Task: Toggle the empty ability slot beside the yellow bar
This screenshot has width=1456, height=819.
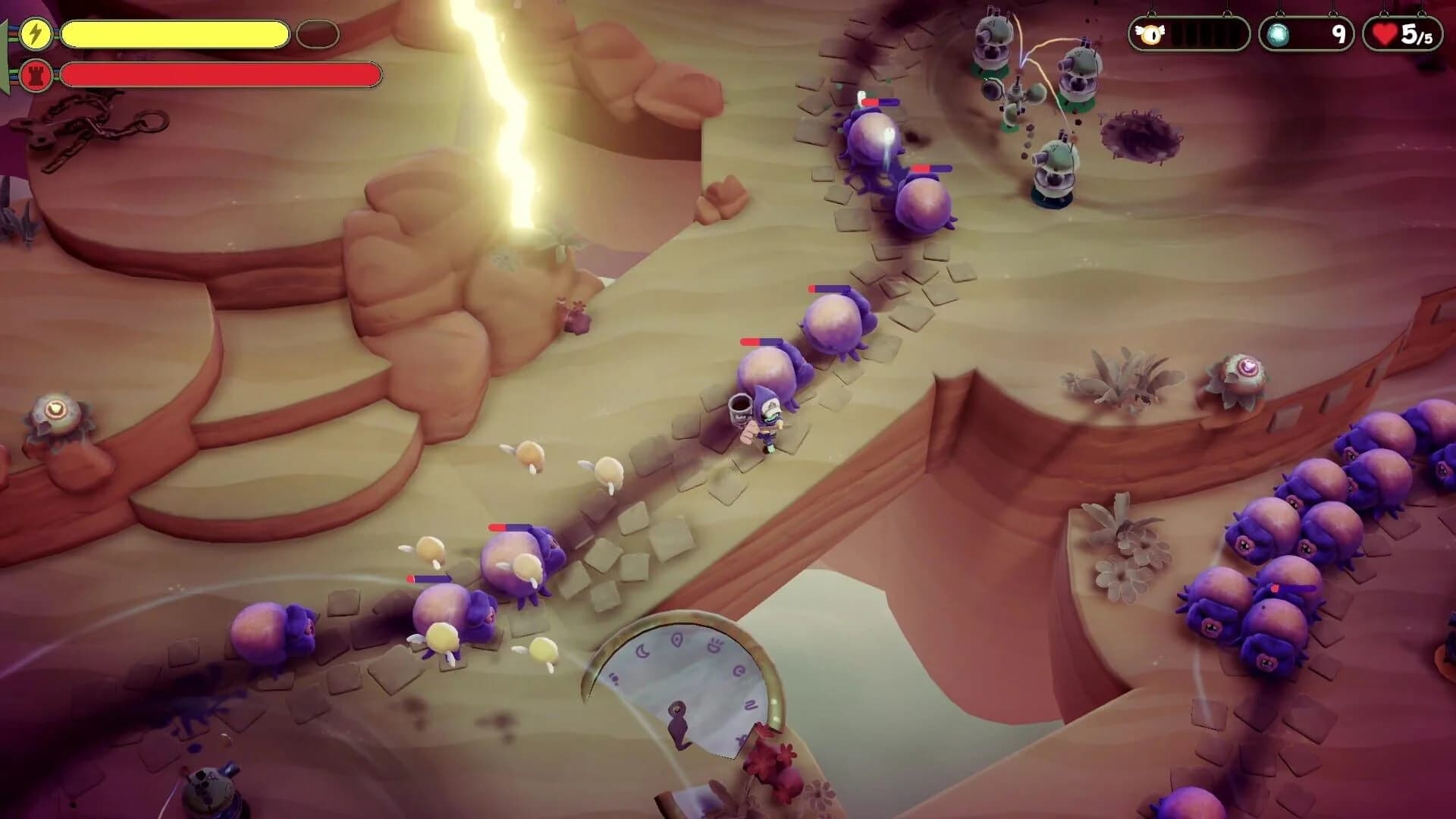Action: pyautogui.click(x=319, y=32)
